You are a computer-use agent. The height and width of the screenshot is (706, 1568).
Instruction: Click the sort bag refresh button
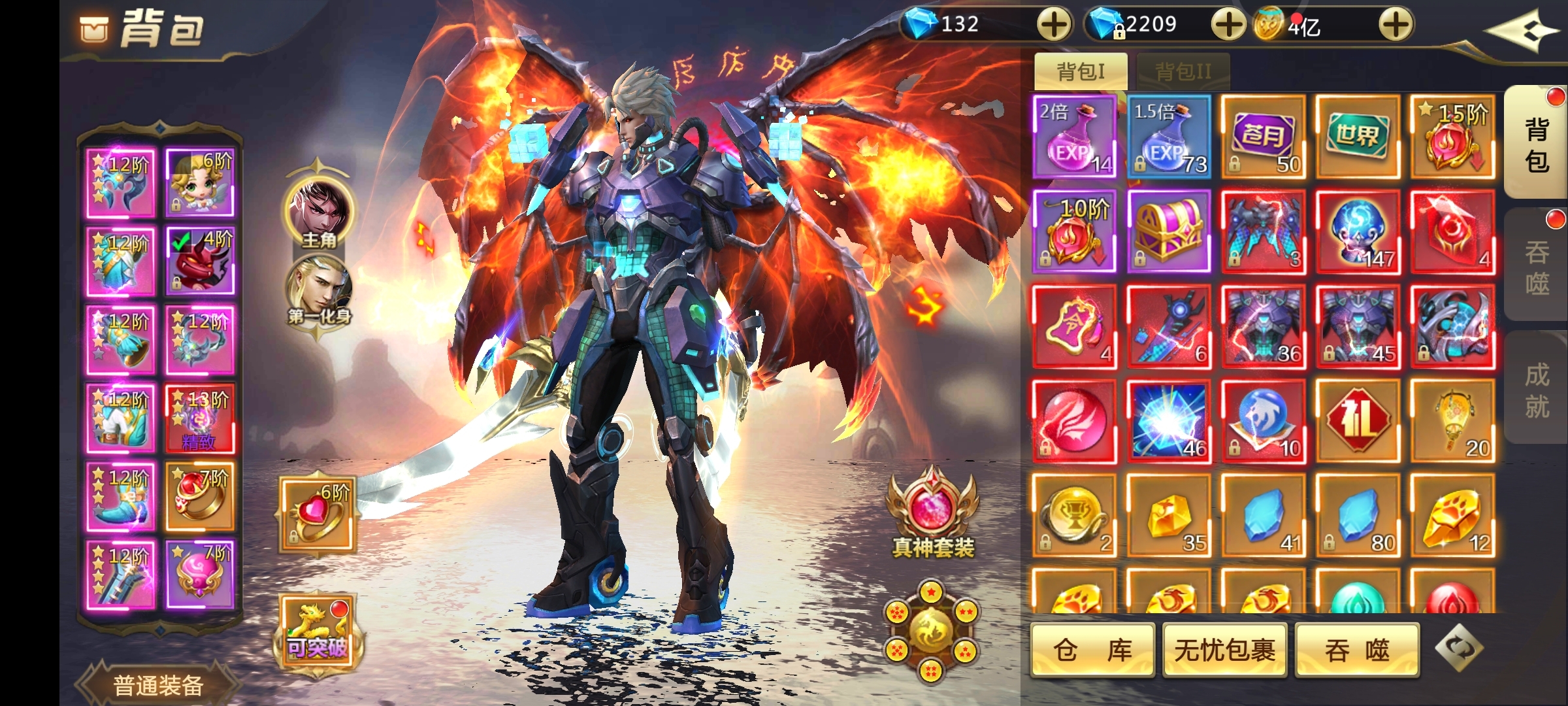click(1459, 648)
